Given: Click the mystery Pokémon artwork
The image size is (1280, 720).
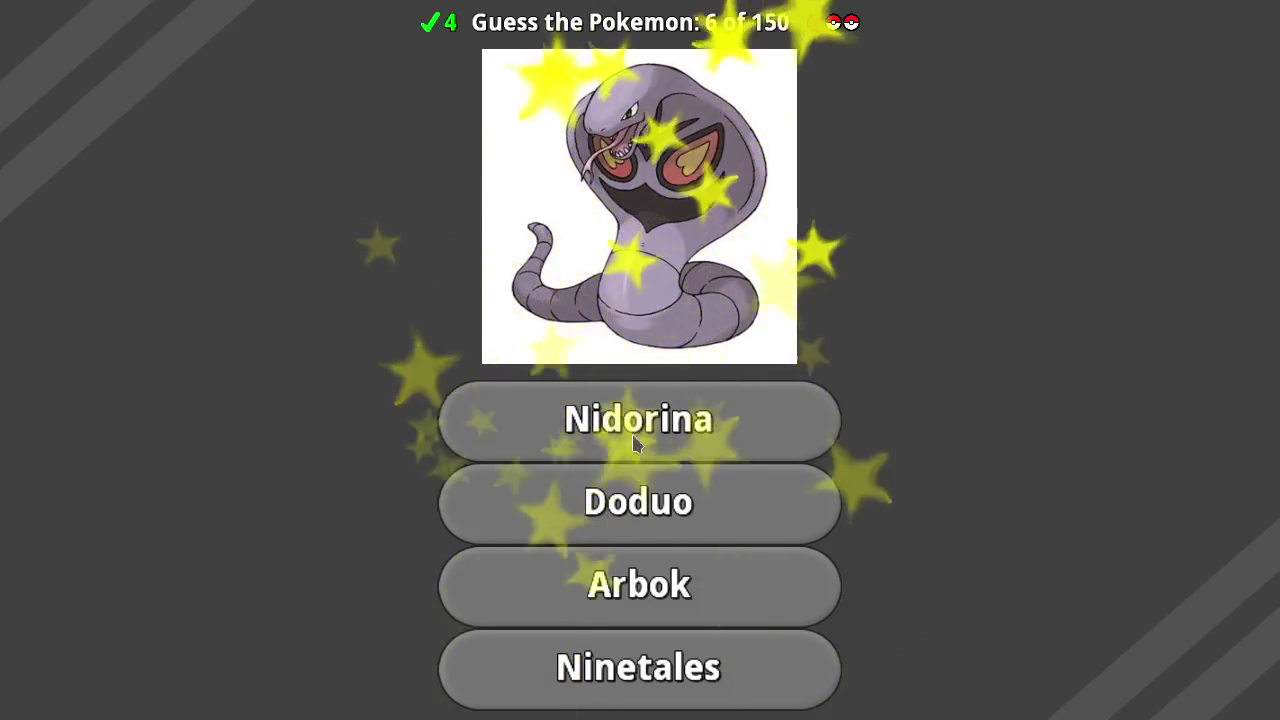Looking at the screenshot, I should point(639,205).
